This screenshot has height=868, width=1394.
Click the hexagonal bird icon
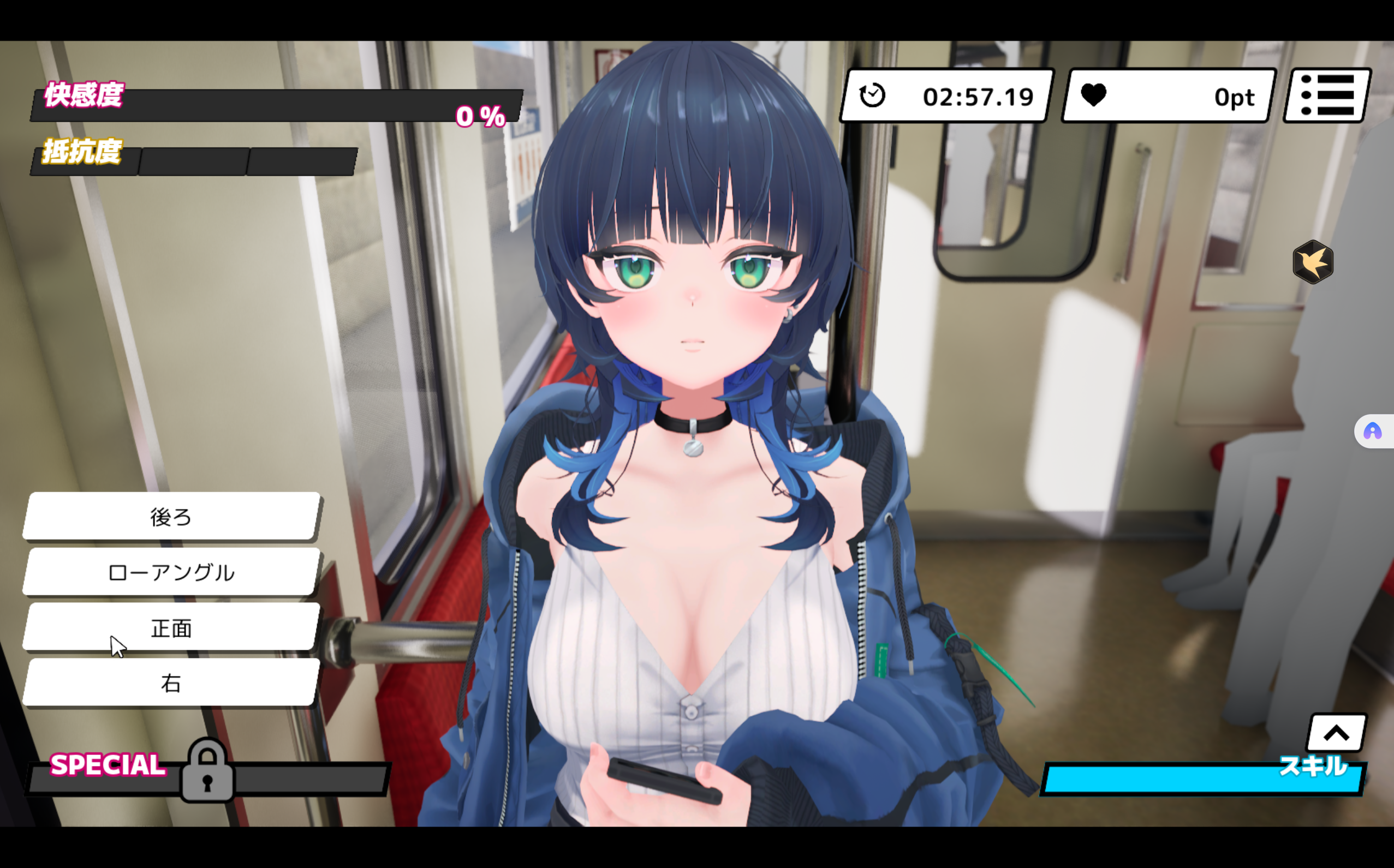pyautogui.click(x=1313, y=262)
